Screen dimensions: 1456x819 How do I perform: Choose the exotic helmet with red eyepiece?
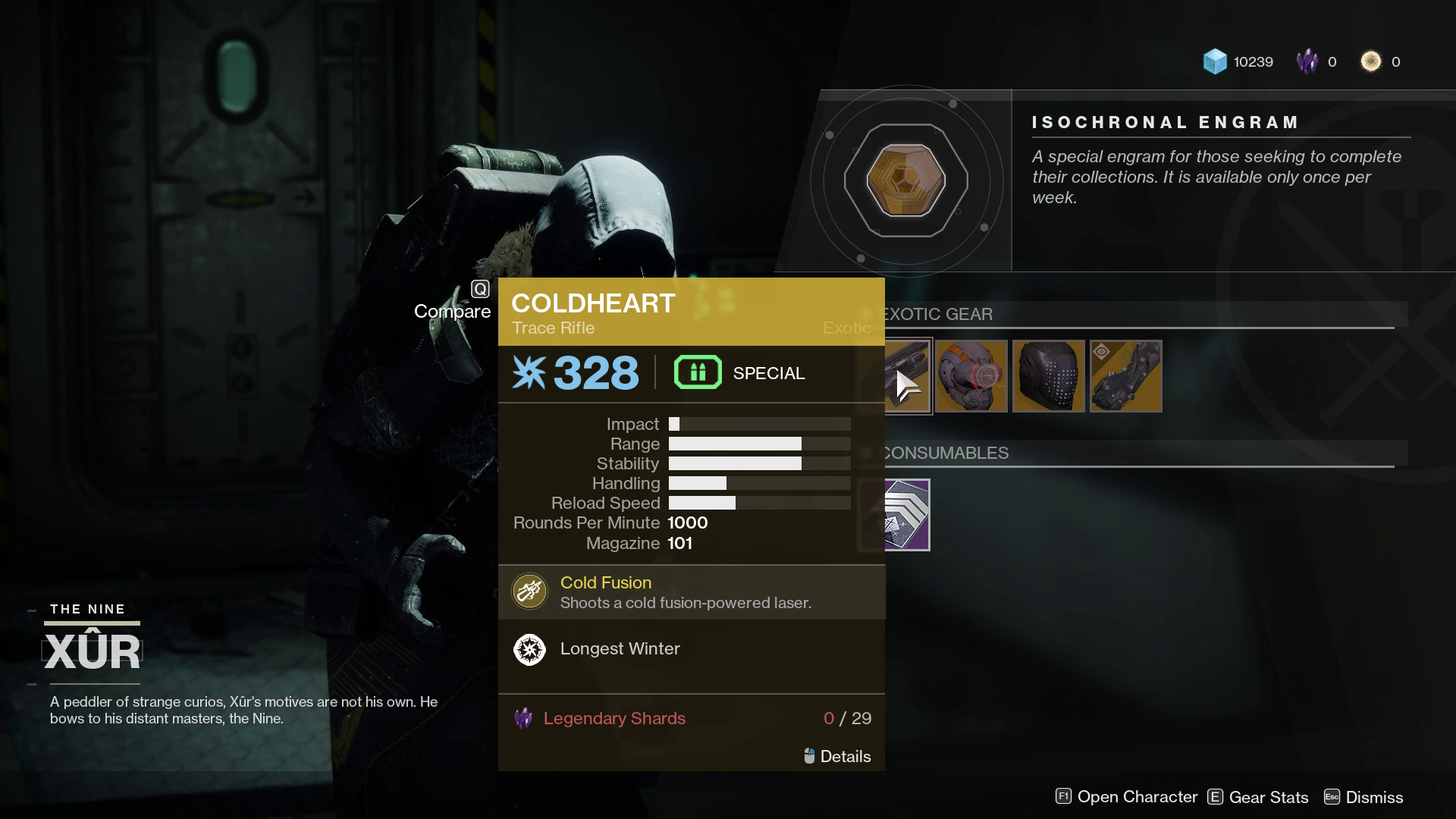[x=971, y=376]
